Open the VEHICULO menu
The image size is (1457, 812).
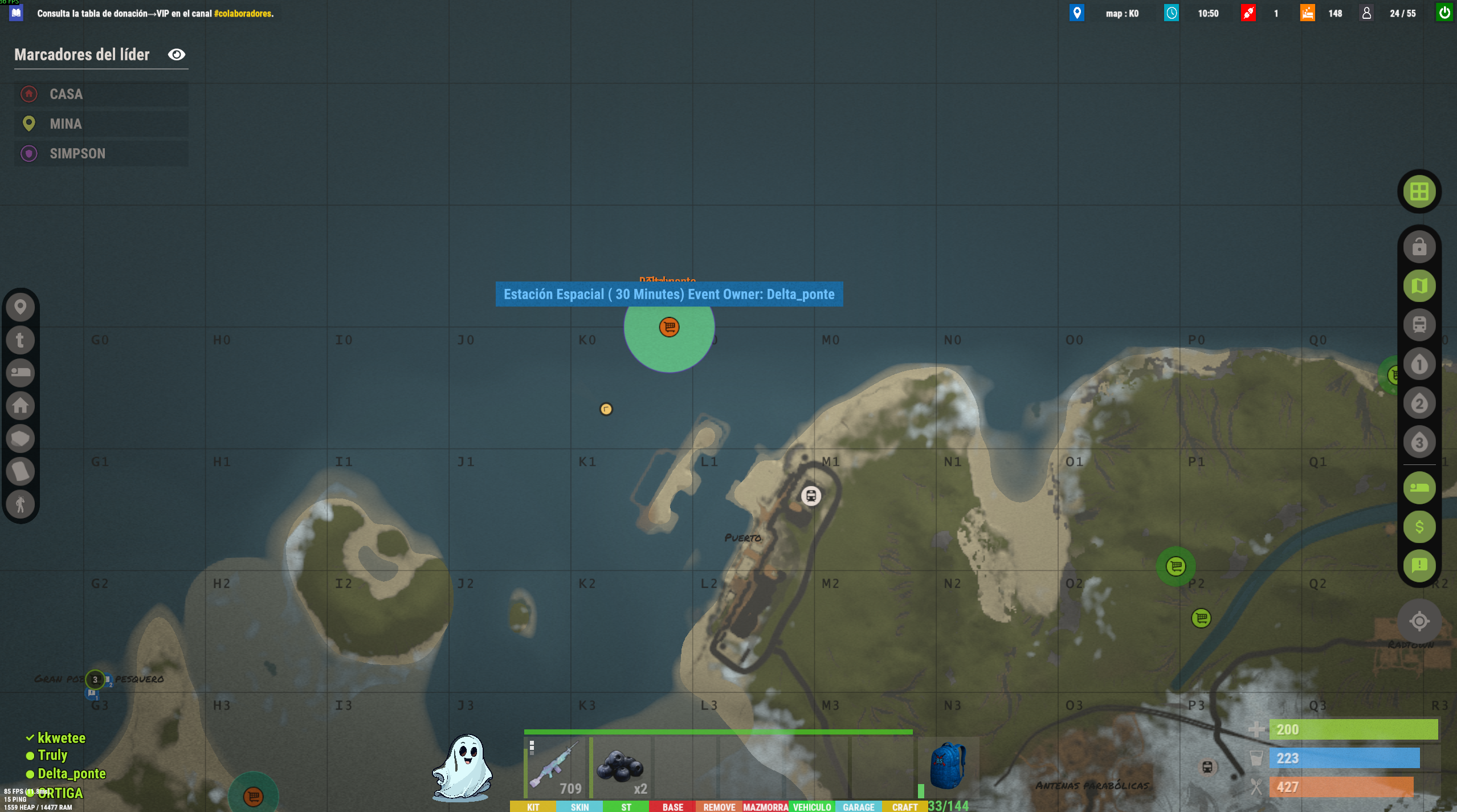click(811, 806)
